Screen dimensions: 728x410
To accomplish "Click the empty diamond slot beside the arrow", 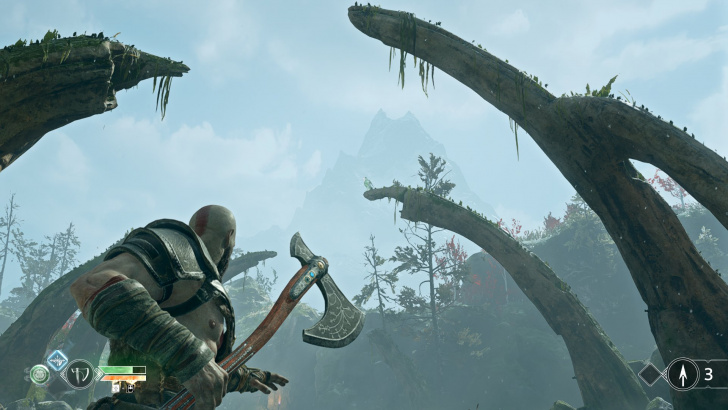I will (x=651, y=374).
